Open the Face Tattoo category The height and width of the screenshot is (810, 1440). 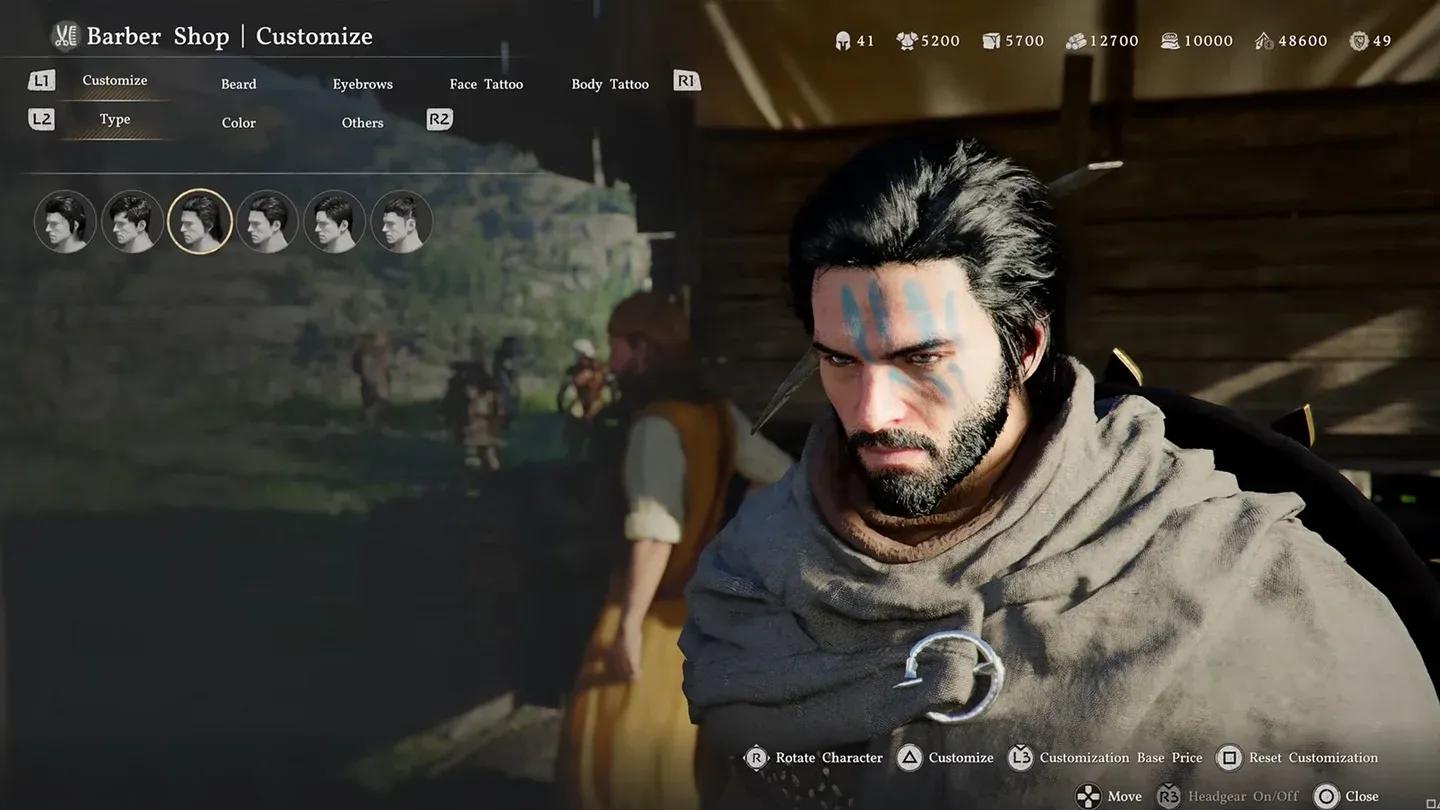[486, 84]
